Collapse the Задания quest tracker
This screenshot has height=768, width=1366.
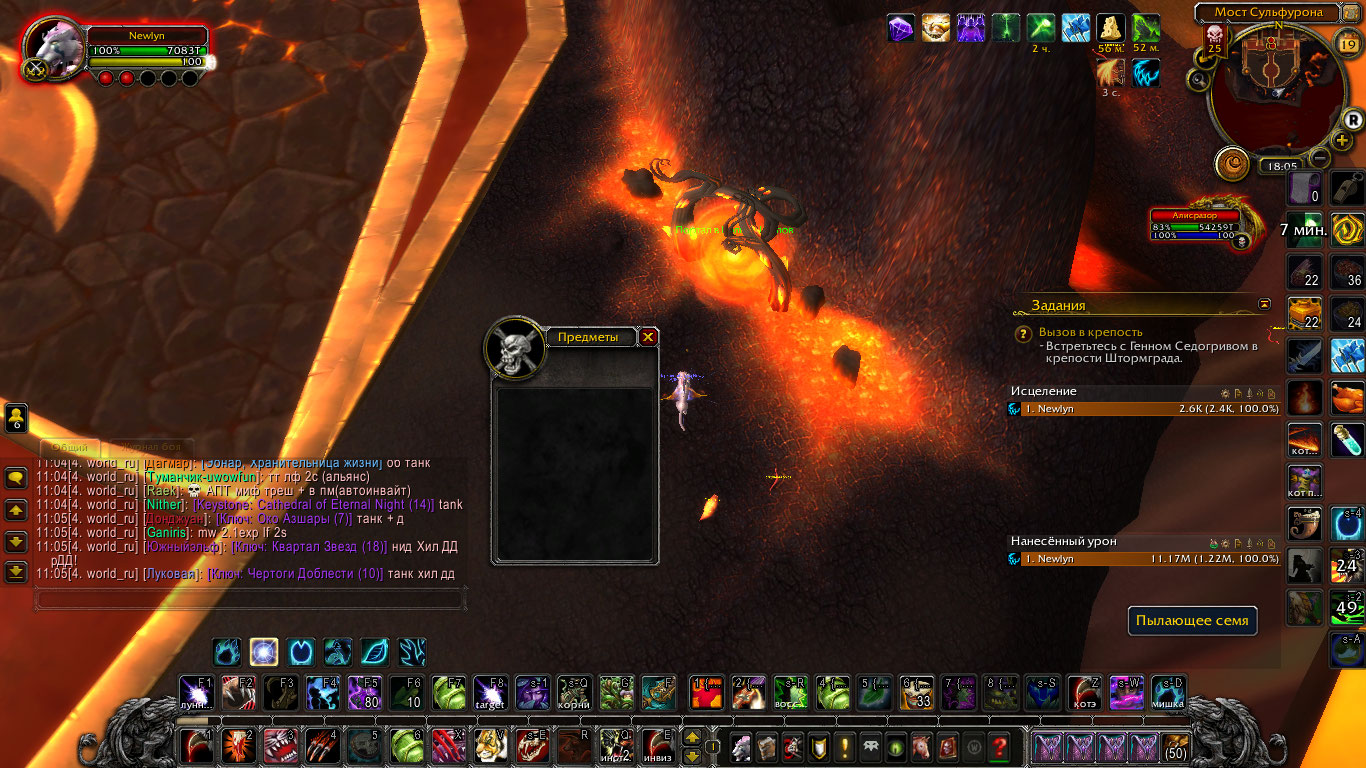1265,303
